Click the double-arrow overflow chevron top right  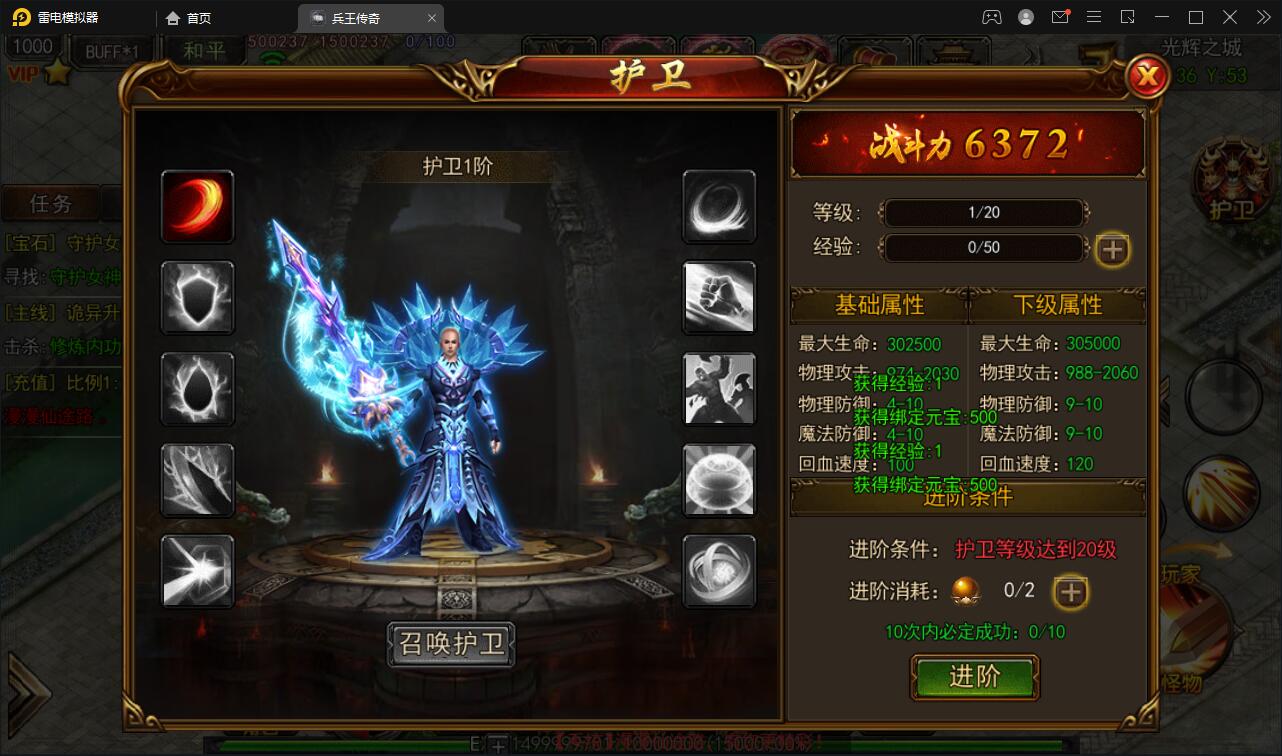[x=1262, y=17]
